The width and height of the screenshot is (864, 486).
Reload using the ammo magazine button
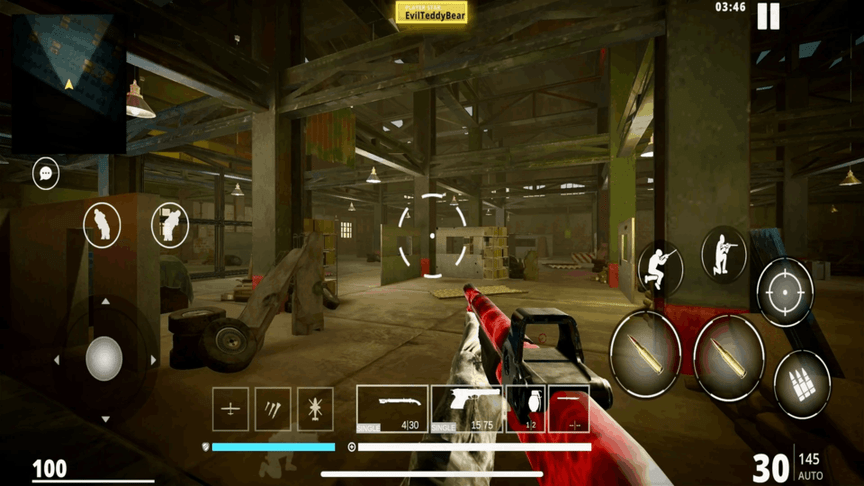coord(802,383)
